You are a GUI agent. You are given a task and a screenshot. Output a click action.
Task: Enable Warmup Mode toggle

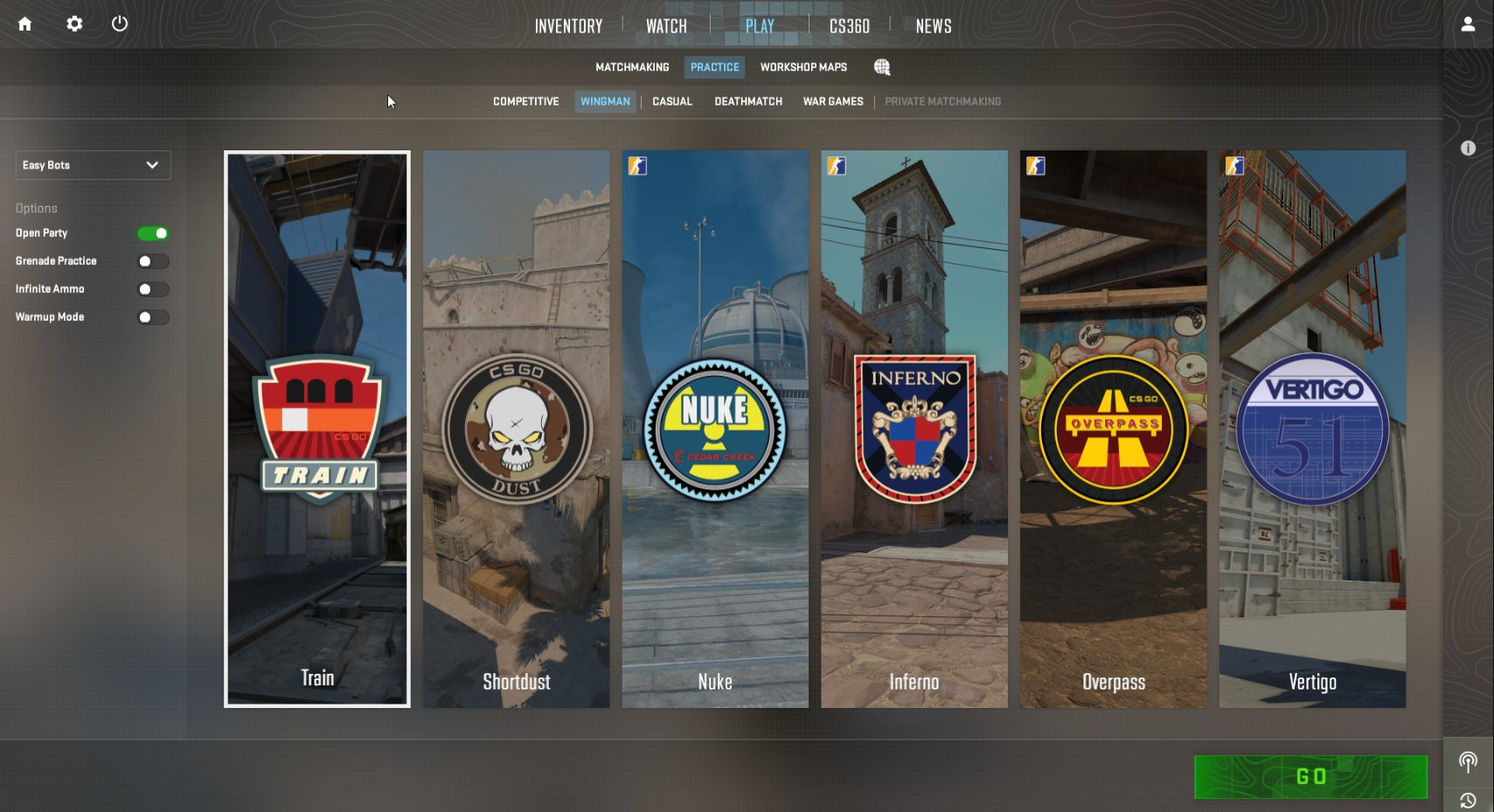point(153,317)
